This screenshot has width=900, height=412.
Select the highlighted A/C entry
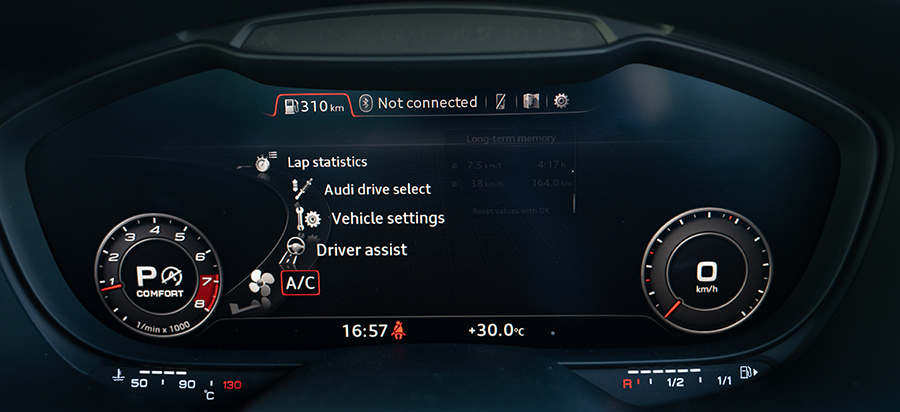(301, 283)
